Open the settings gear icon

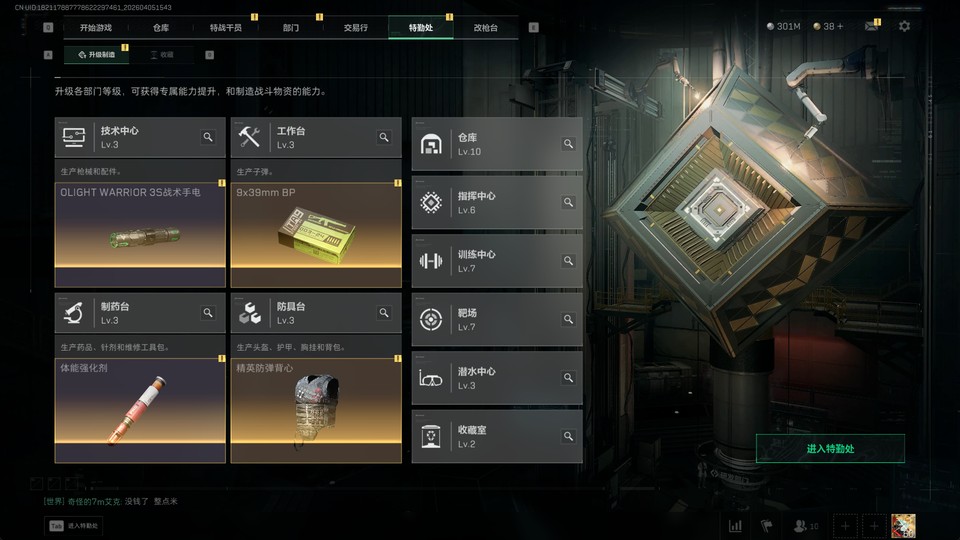tap(904, 26)
